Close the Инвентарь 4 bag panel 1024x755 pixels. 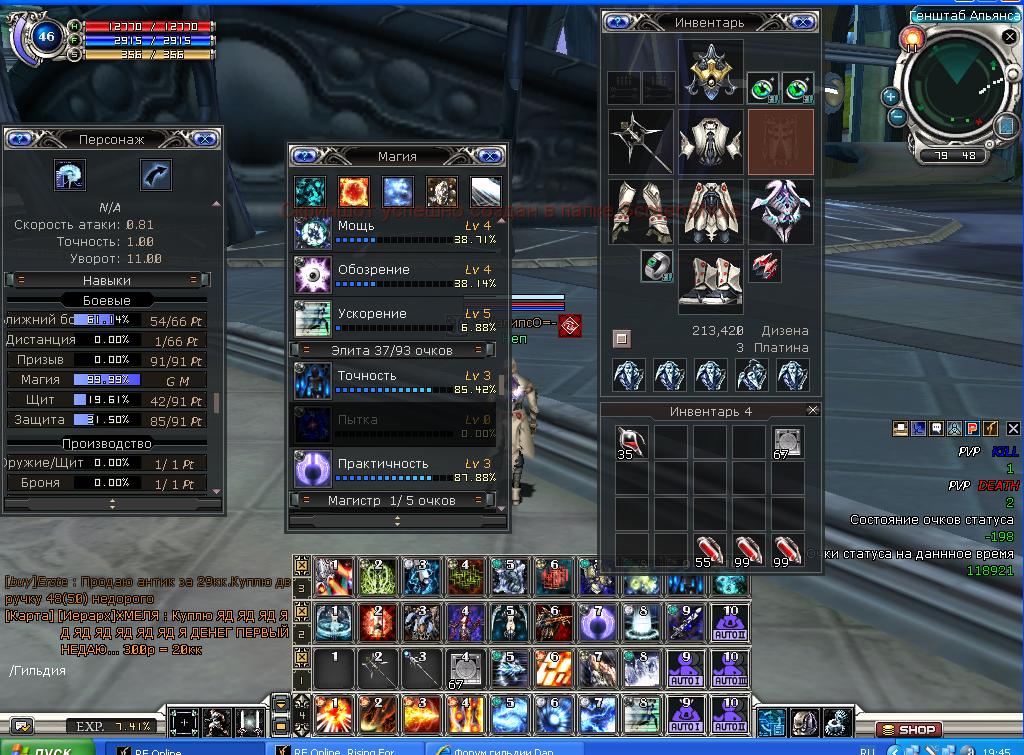point(812,410)
